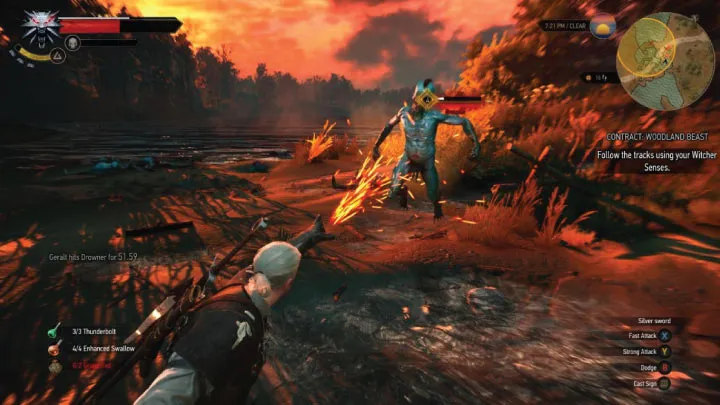Viewport: 720px width, 405px height.
Task: Select the Thunderbolt potion slot
Action: pyautogui.click(x=53, y=331)
